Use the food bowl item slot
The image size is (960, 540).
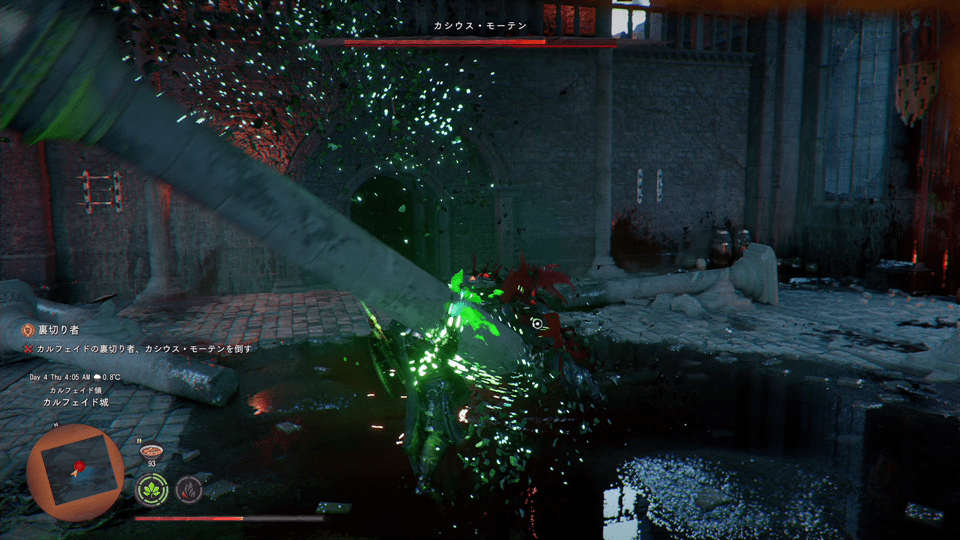152,451
